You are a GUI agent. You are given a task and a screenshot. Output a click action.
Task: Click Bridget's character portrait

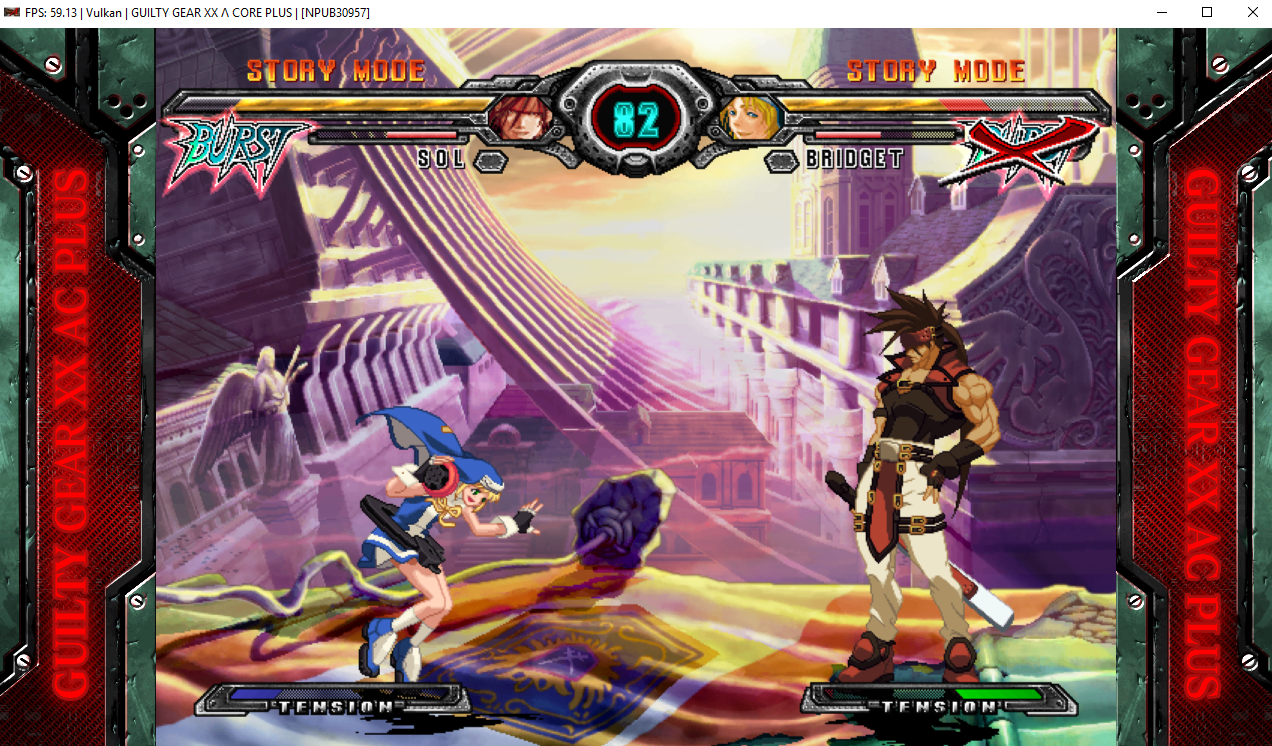click(x=748, y=119)
